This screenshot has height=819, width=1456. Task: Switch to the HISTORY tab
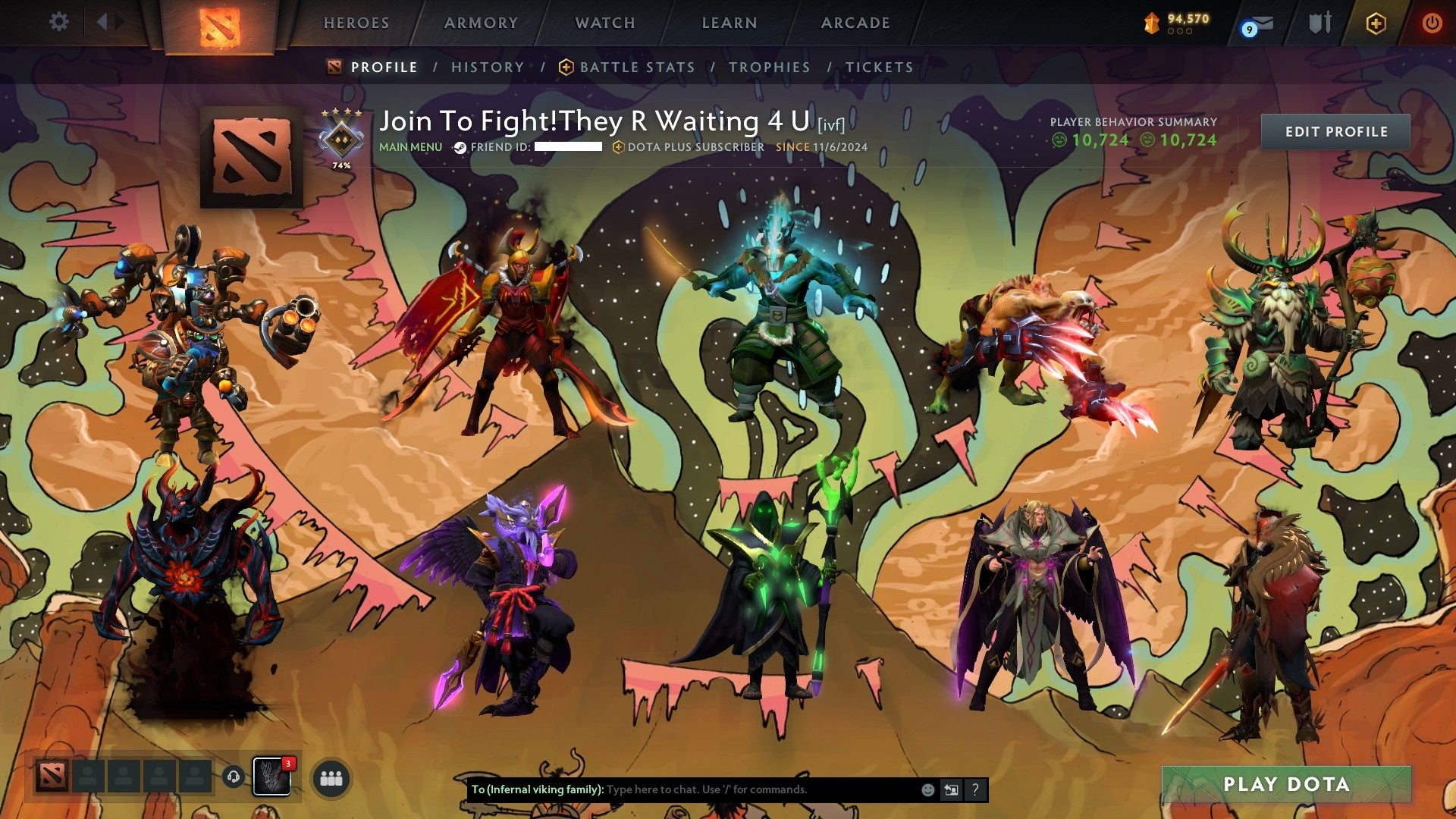[x=486, y=67]
